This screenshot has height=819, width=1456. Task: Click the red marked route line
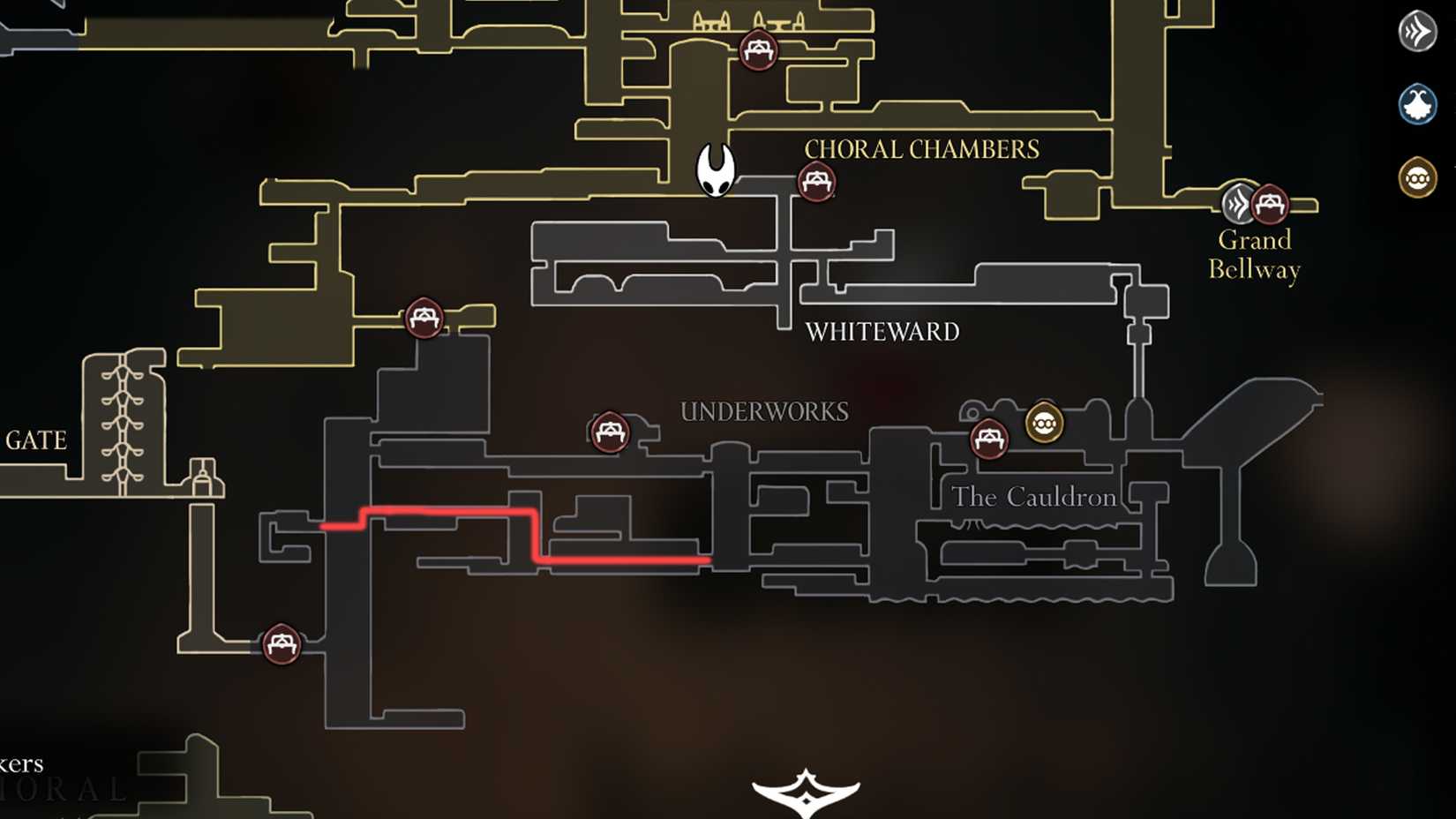(441, 510)
